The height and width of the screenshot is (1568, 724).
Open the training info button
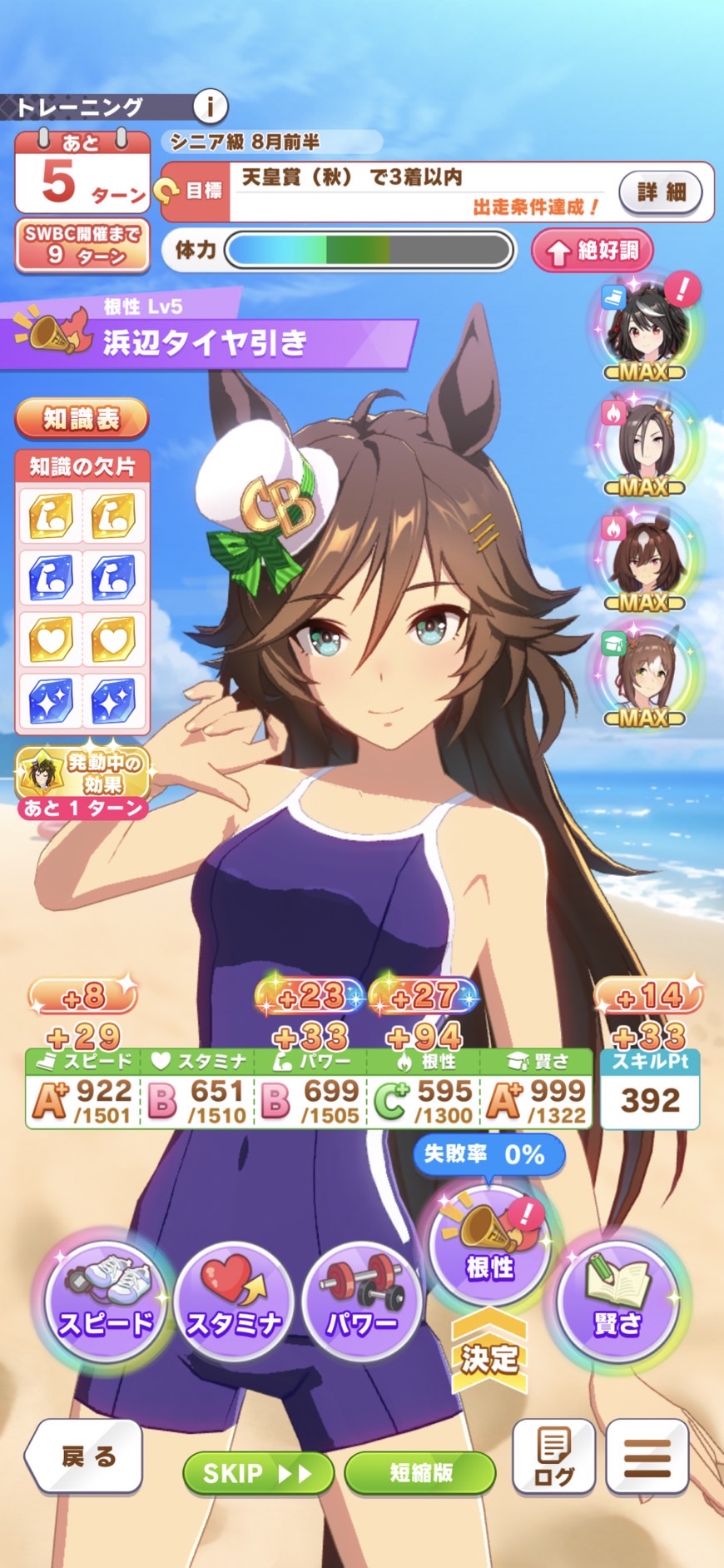[211, 107]
